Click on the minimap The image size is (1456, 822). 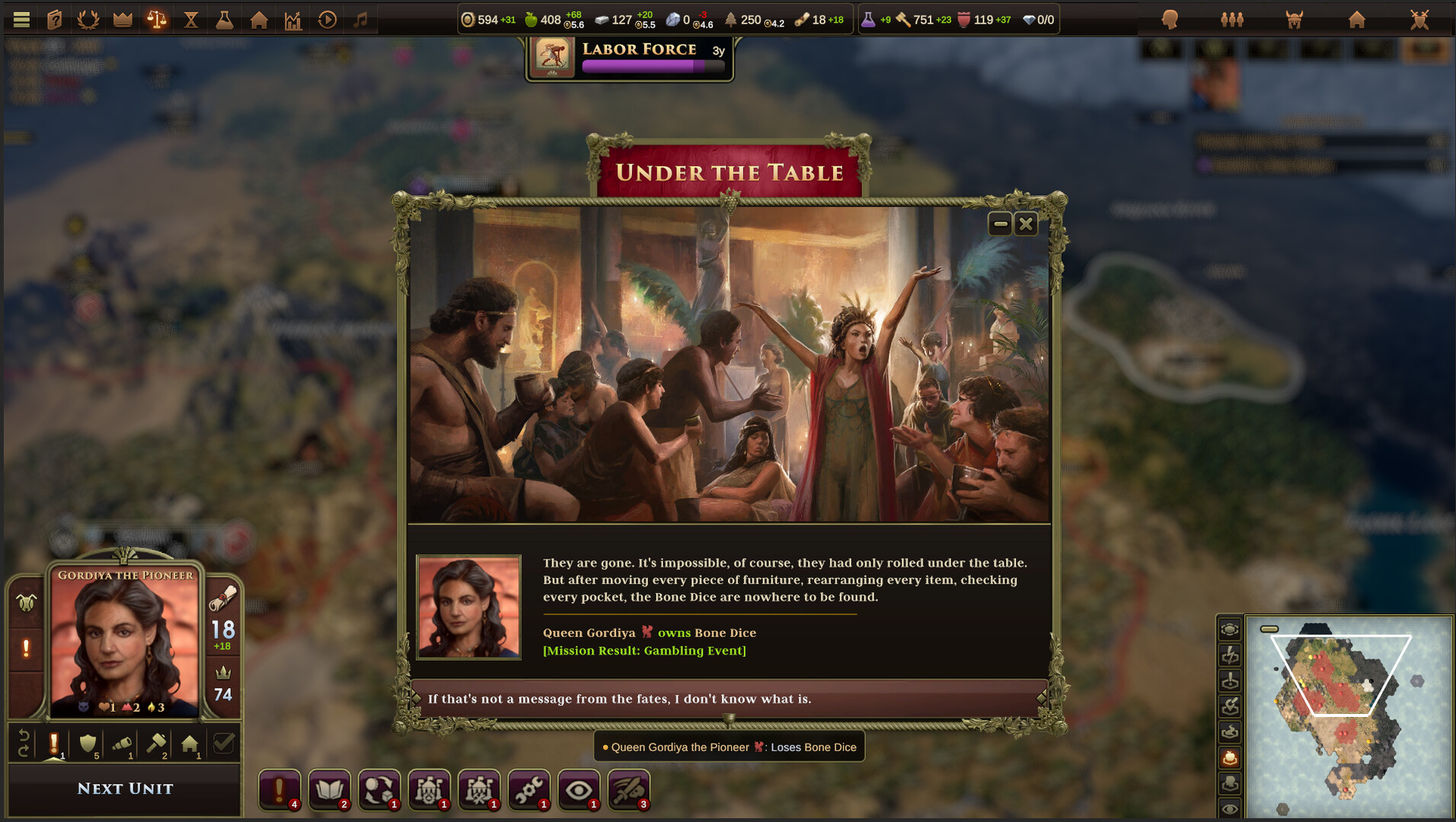[1348, 715]
